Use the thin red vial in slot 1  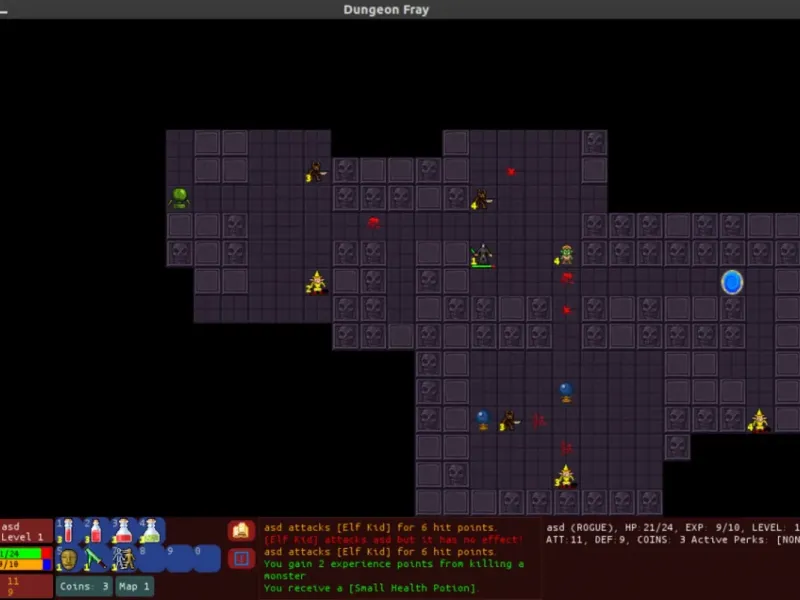pyautogui.click(x=69, y=530)
